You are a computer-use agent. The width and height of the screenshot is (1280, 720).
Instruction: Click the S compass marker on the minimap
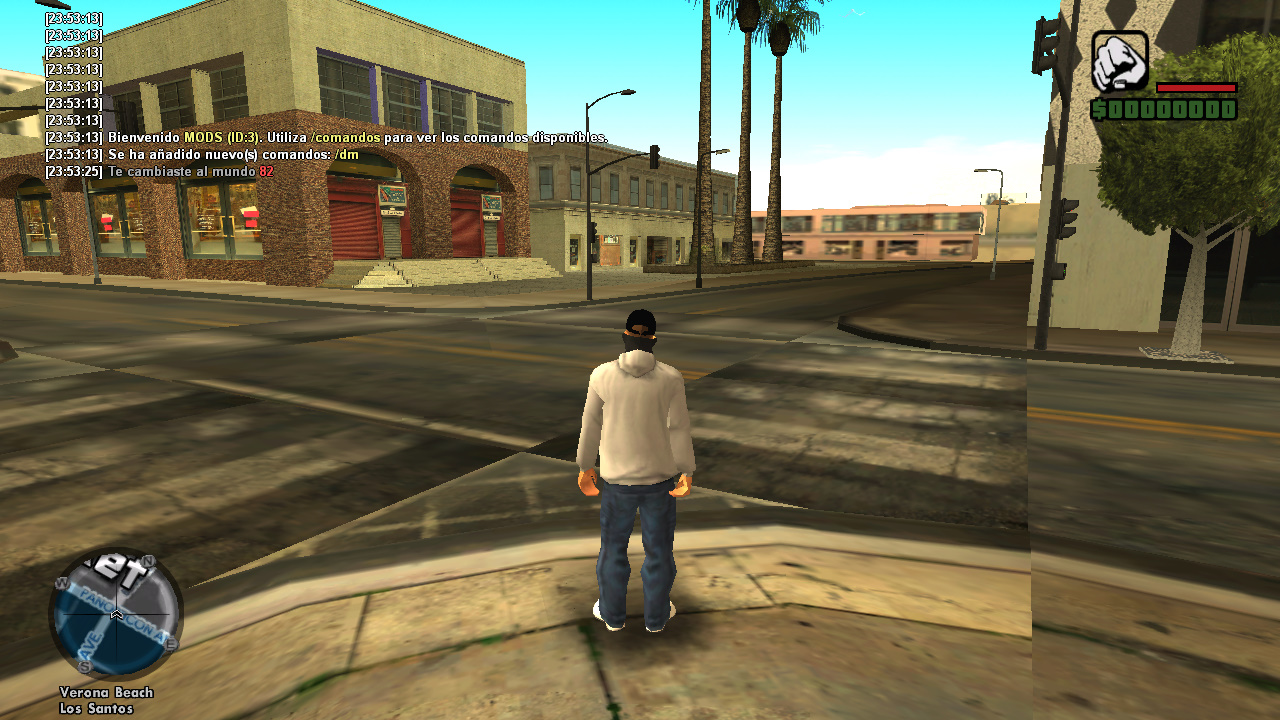click(85, 665)
